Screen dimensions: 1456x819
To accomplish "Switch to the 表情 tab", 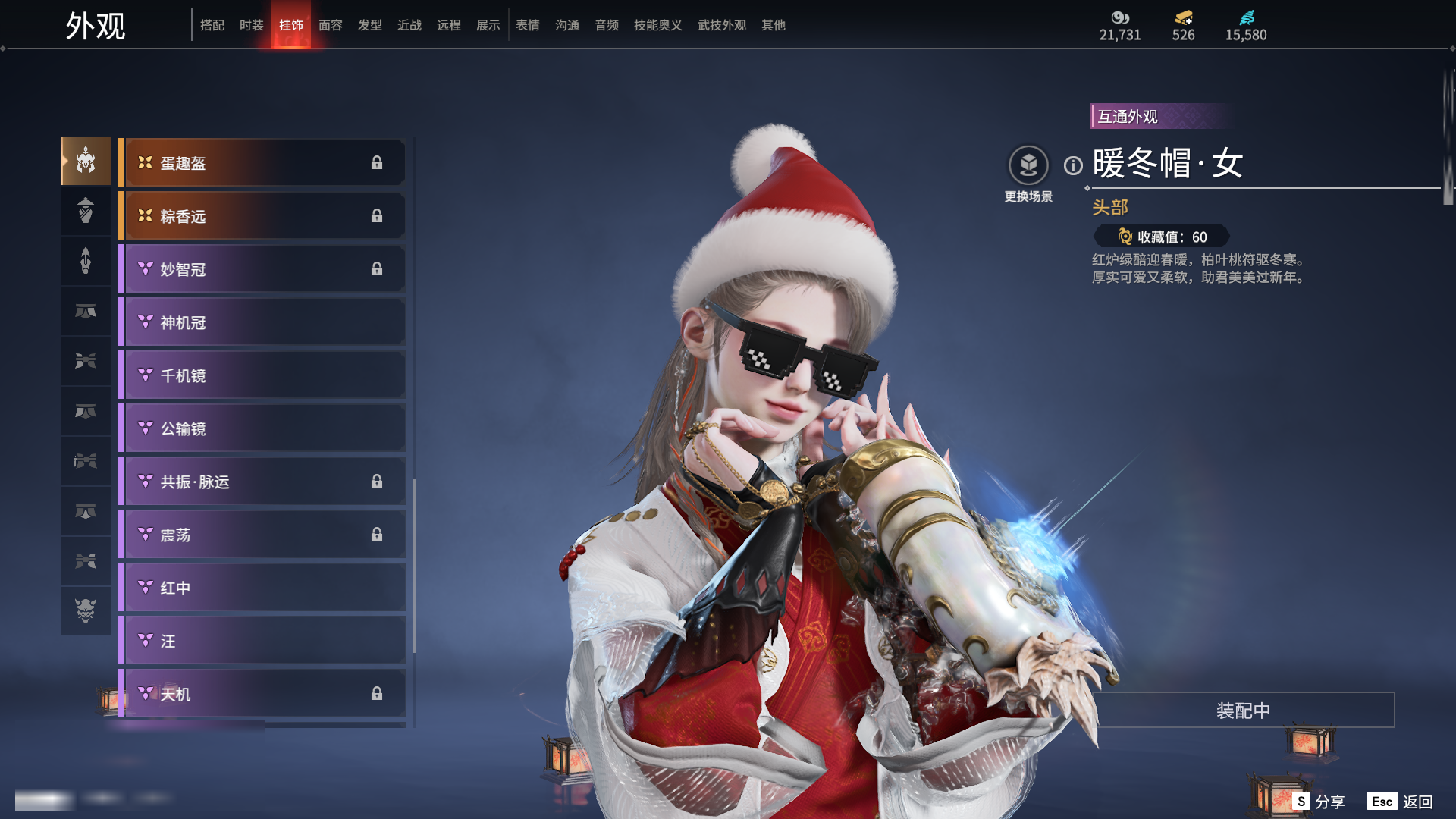I will click(528, 25).
